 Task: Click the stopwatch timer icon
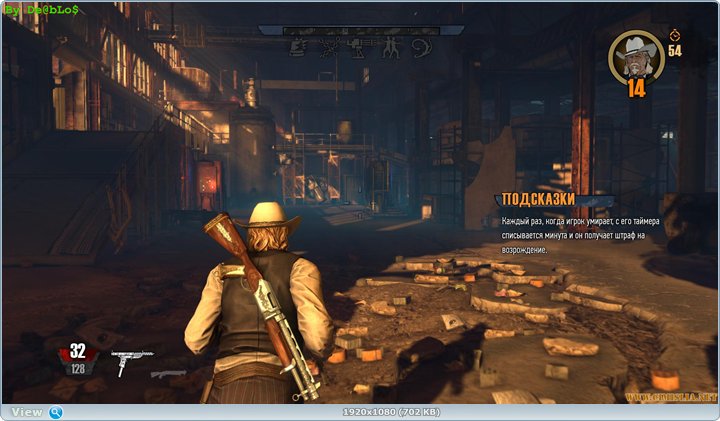[x=674, y=34]
